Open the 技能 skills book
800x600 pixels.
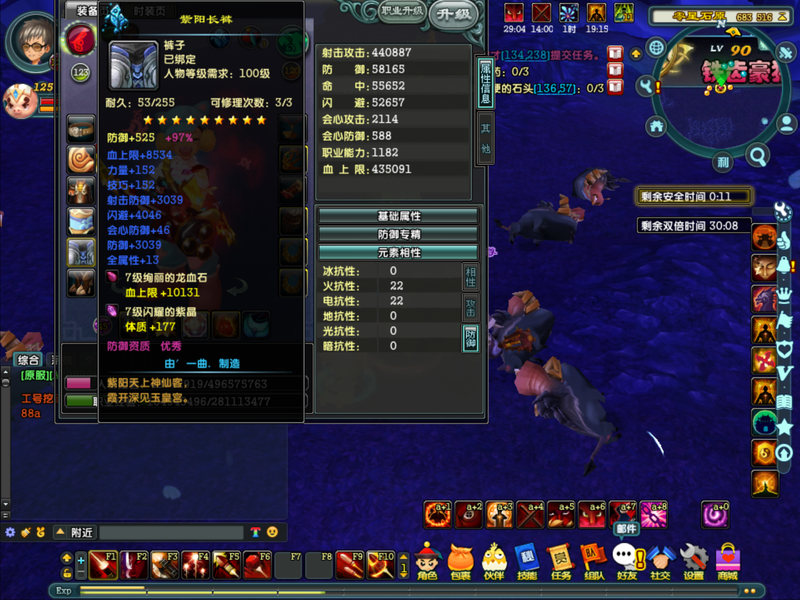pyautogui.click(x=526, y=562)
